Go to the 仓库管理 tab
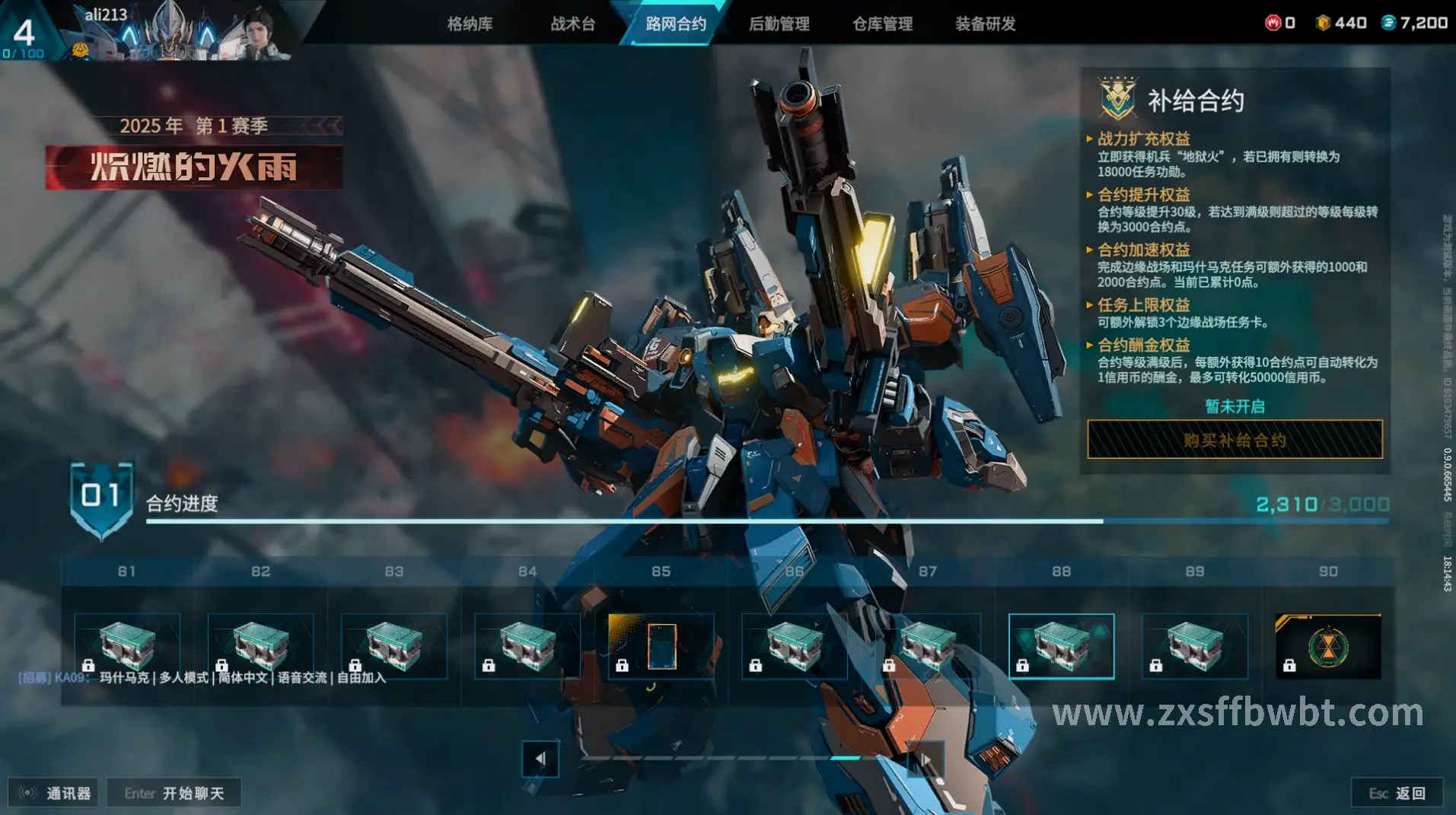This screenshot has width=1456, height=815. click(x=882, y=24)
